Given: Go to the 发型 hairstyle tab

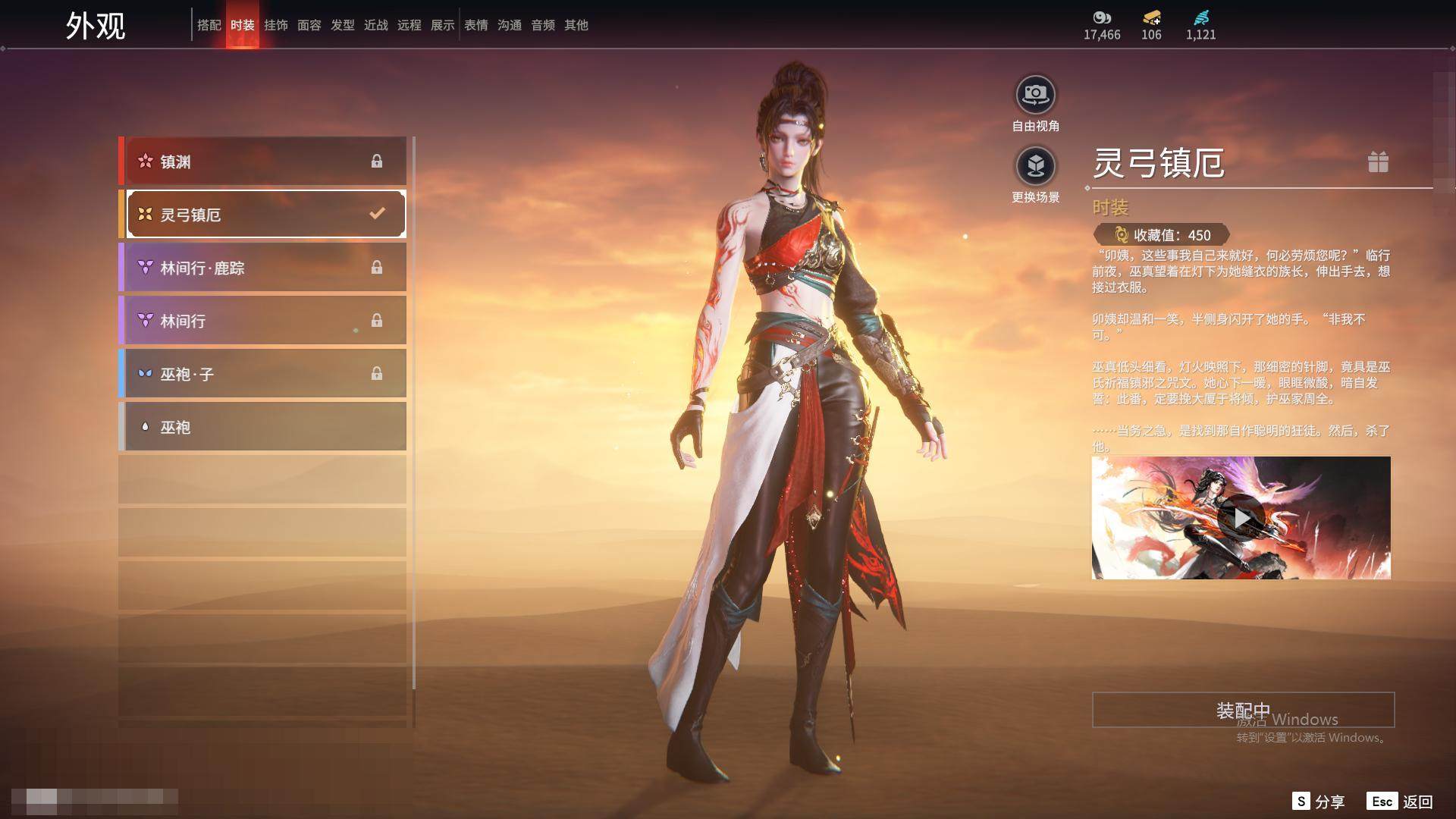Looking at the screenshot, I should (x=343, y=25).
